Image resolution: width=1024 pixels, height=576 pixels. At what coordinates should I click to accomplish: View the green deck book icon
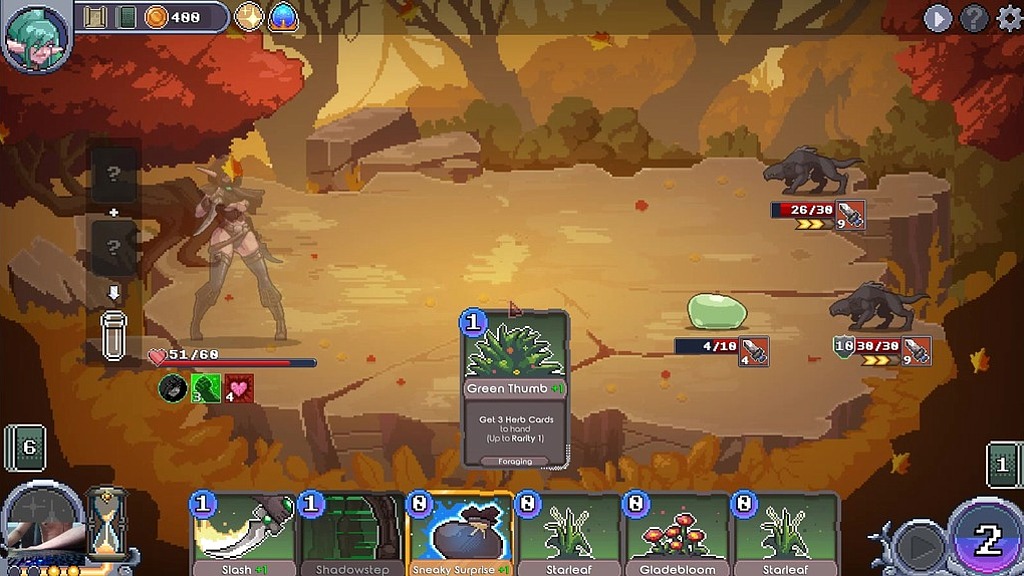[126, 17]
